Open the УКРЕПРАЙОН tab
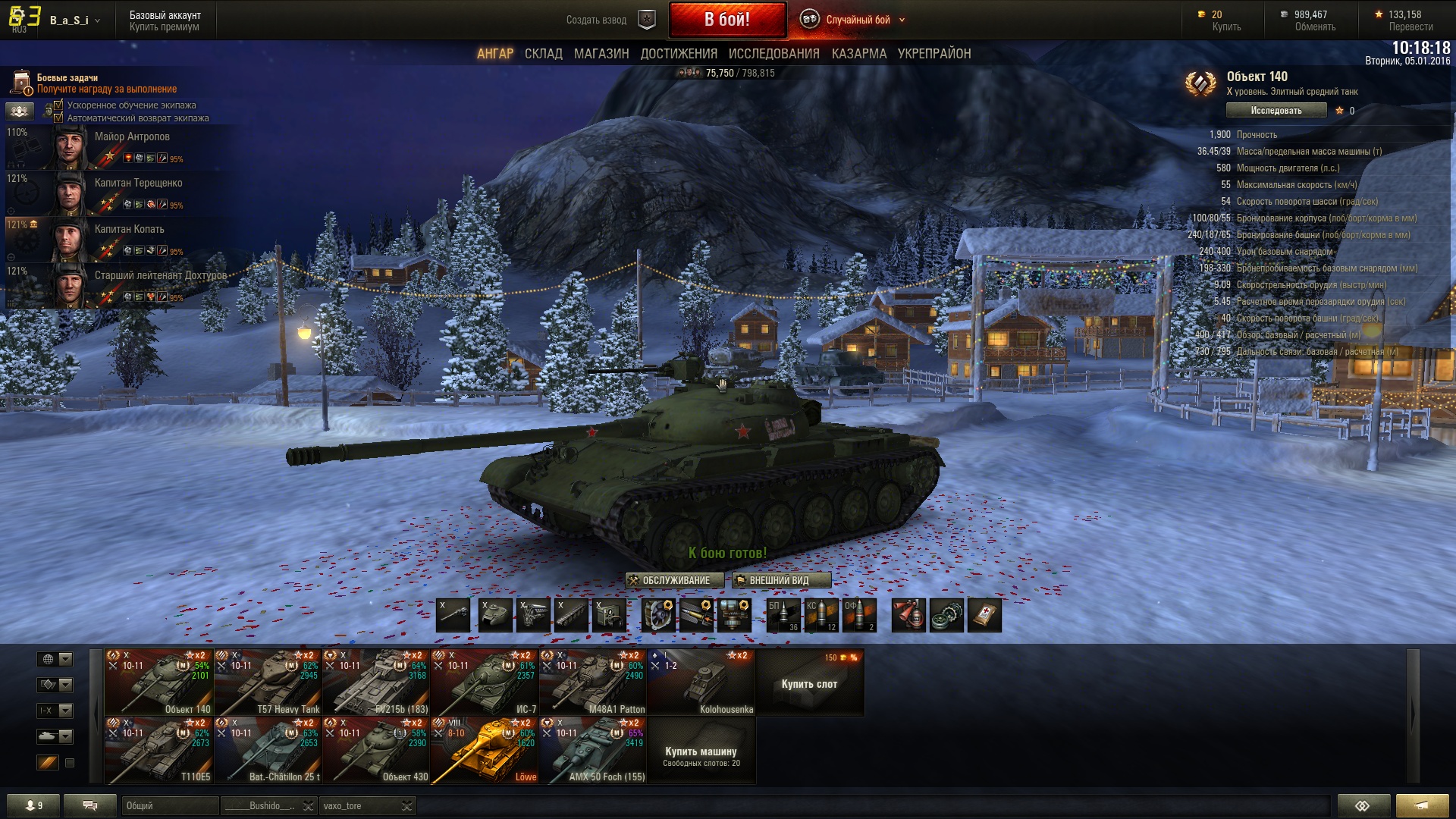The width and height of the screenshot is (1456, 819). (x=934, y=54)
